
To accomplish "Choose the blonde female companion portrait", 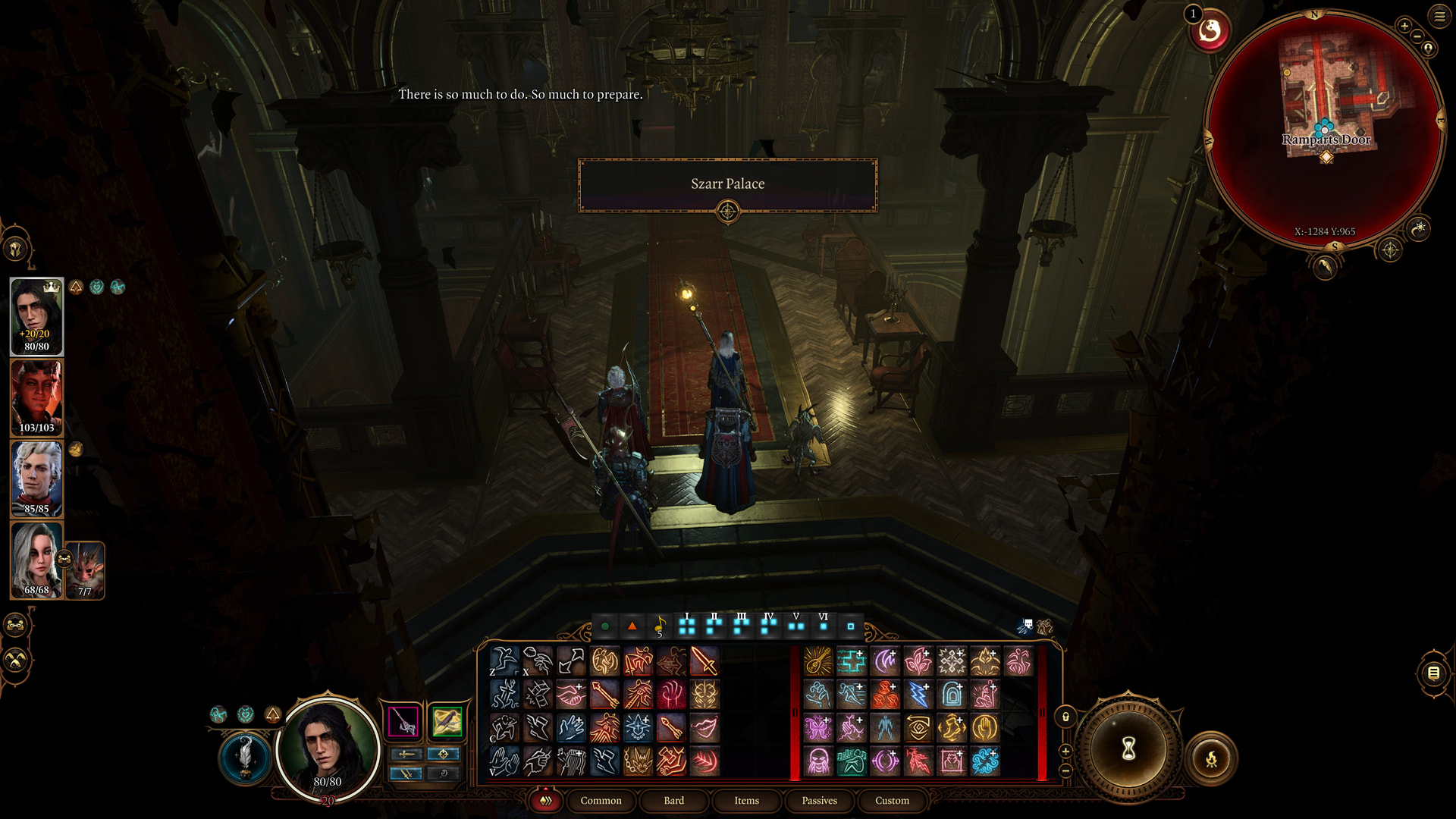I will click(36, 560).
